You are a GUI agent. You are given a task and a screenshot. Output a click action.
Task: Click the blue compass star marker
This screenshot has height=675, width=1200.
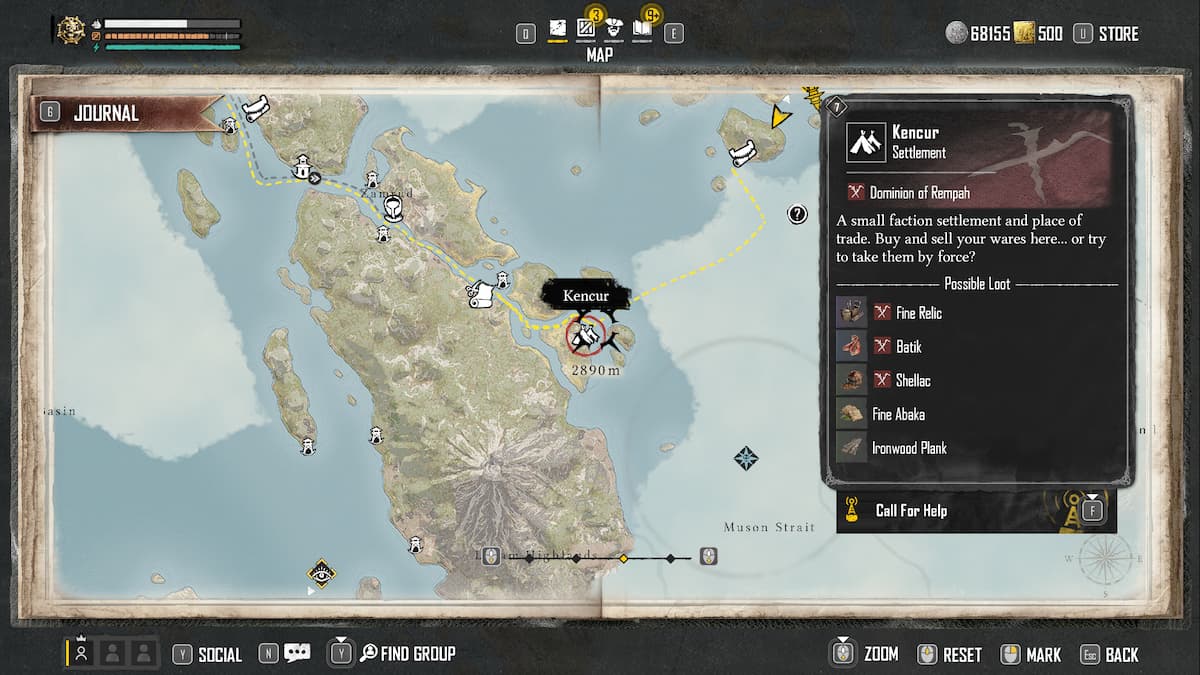click(746, 459)
